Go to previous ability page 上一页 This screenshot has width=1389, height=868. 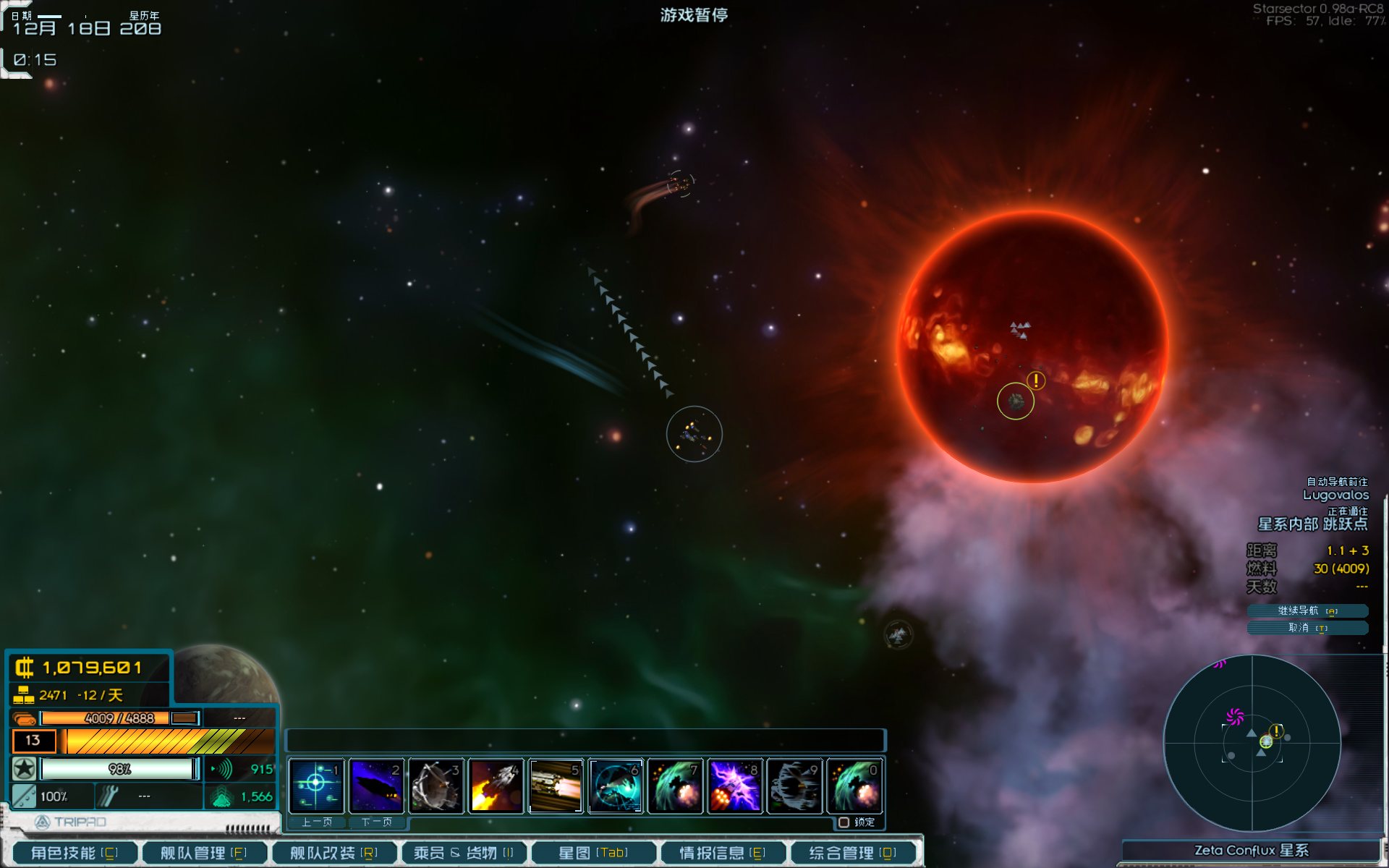(x=317, y=822)
